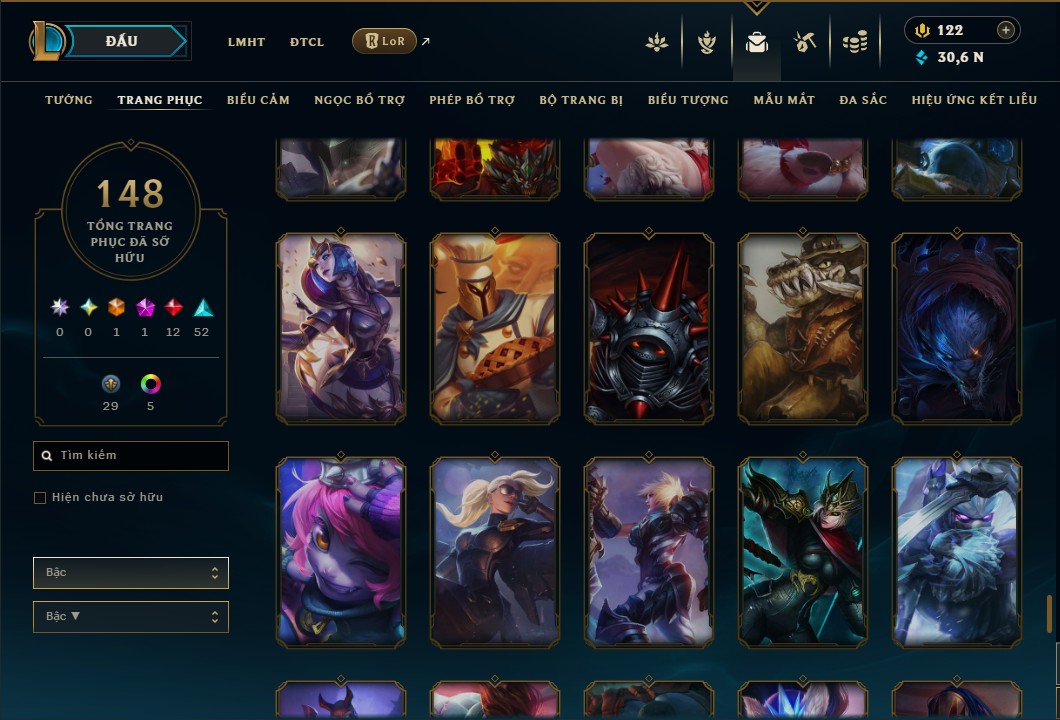Select the pink-haired yordle skin card
Screen dimensions: 1060x720
click(x=341, y=551)
